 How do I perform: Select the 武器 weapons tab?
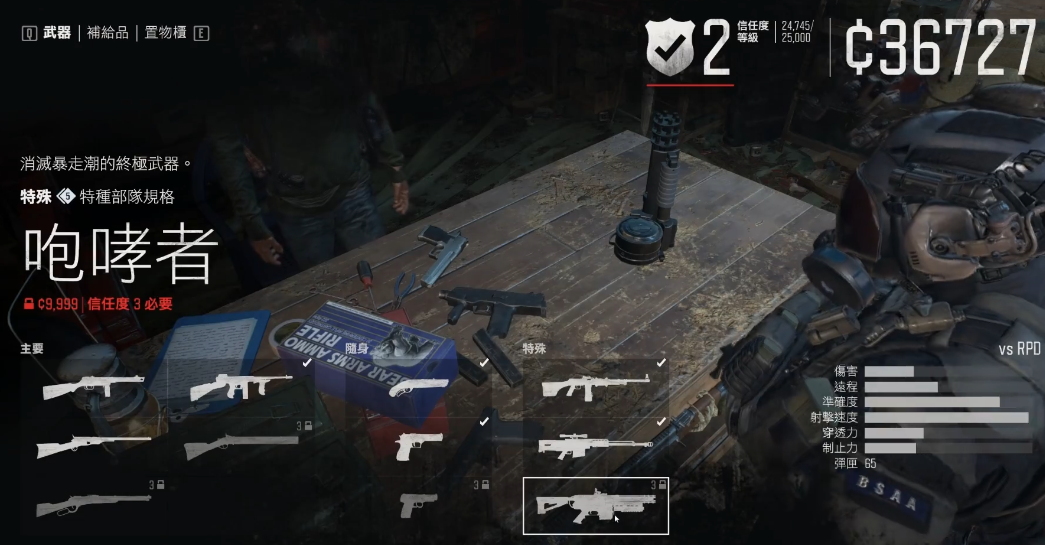[57, 33]
